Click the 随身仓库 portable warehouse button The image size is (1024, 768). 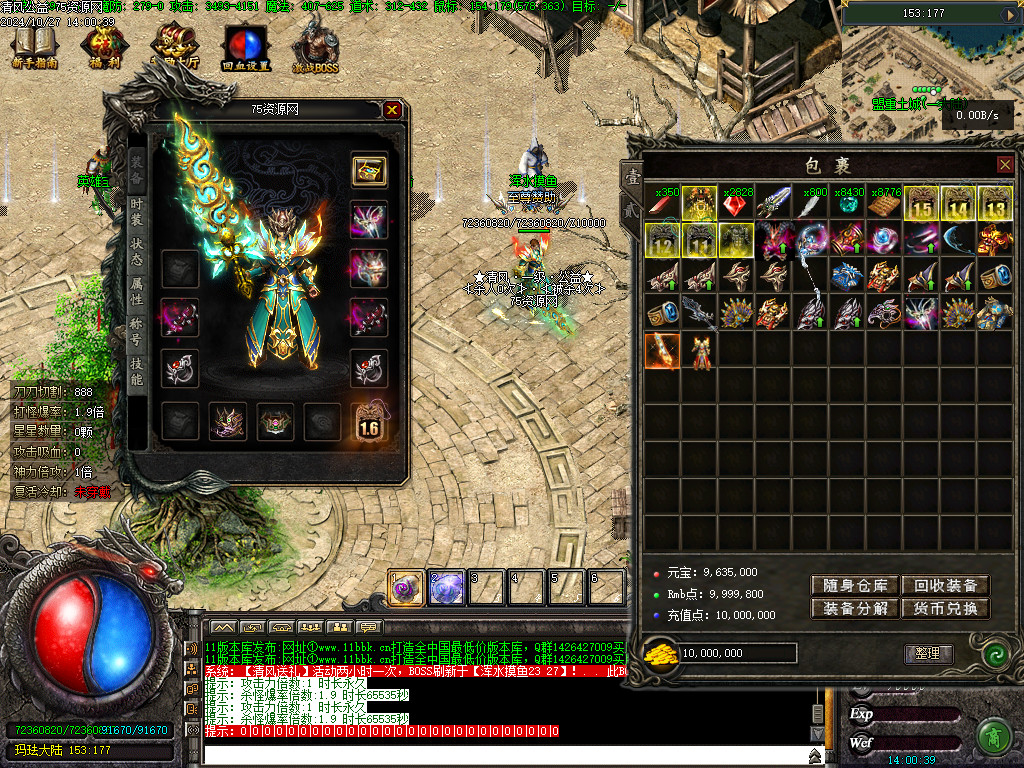855,586
